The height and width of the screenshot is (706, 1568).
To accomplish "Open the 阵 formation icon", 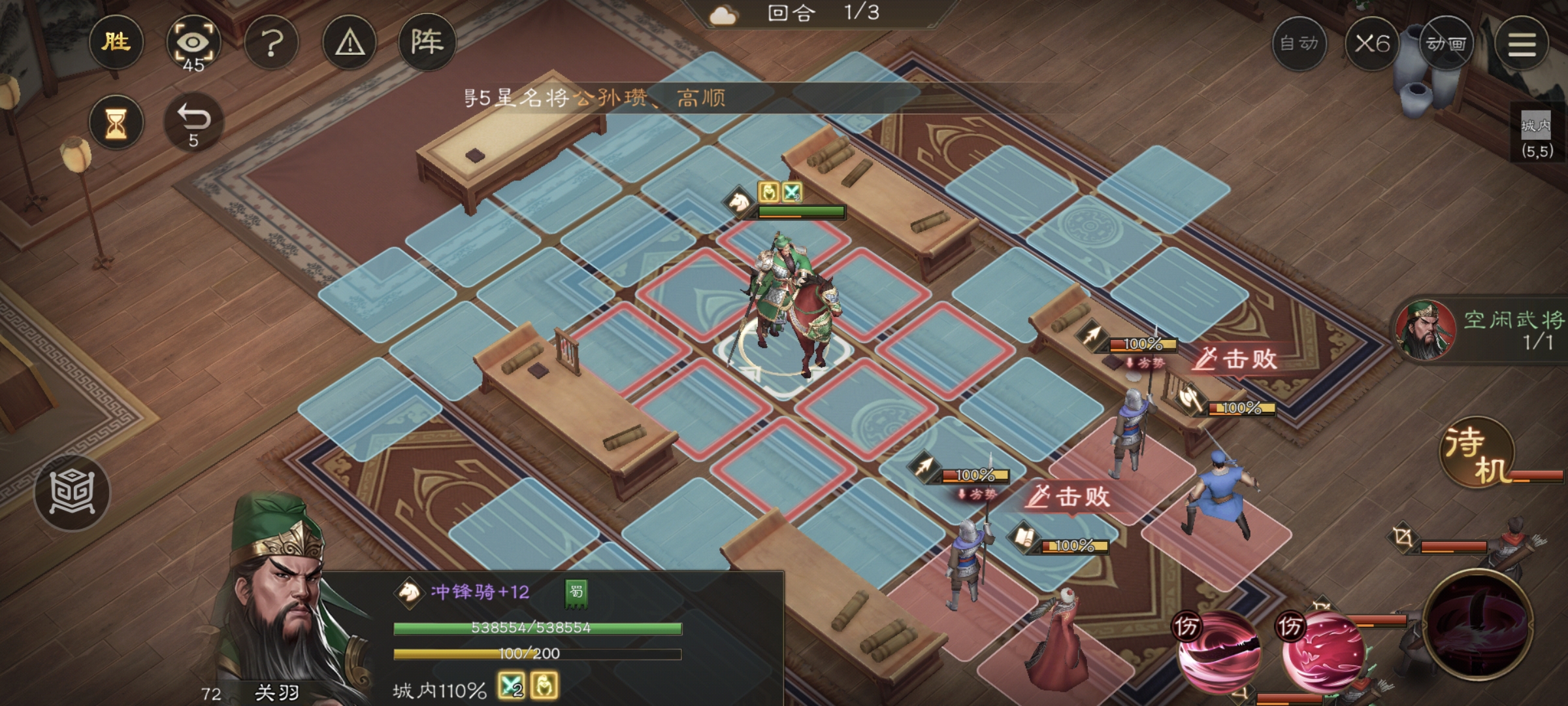I will pyautogui.click(x=429, y=41).
